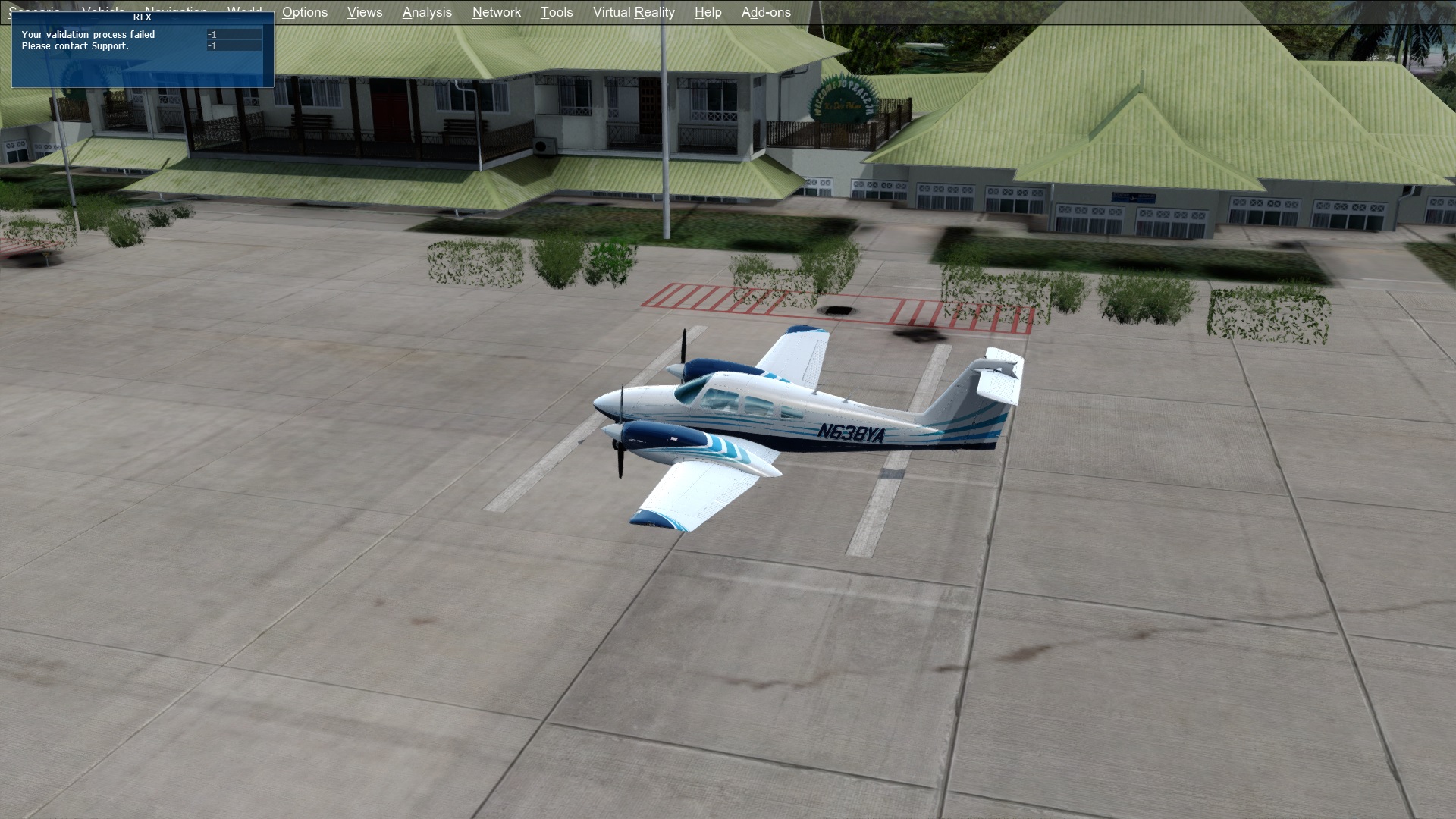This screenshot has width=1456, height=819.
Task: Open the Views menu
Action: 364,12
